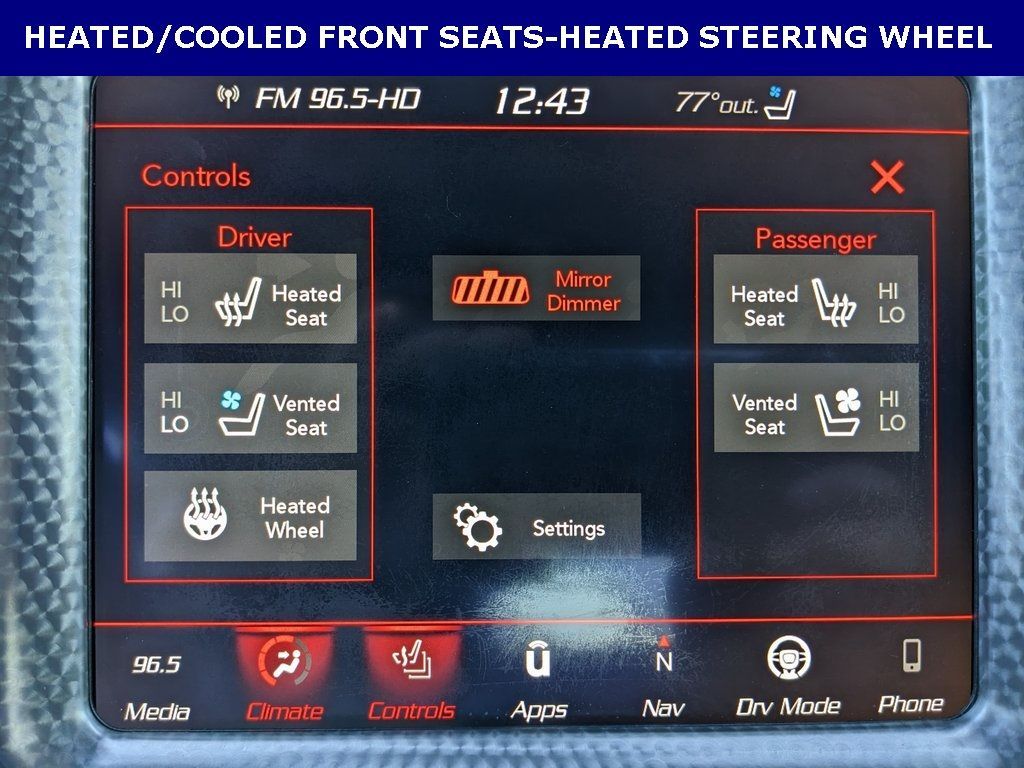Switch to the Phone tab
This screenshot has width=1024, height=768.
(911, 676)
